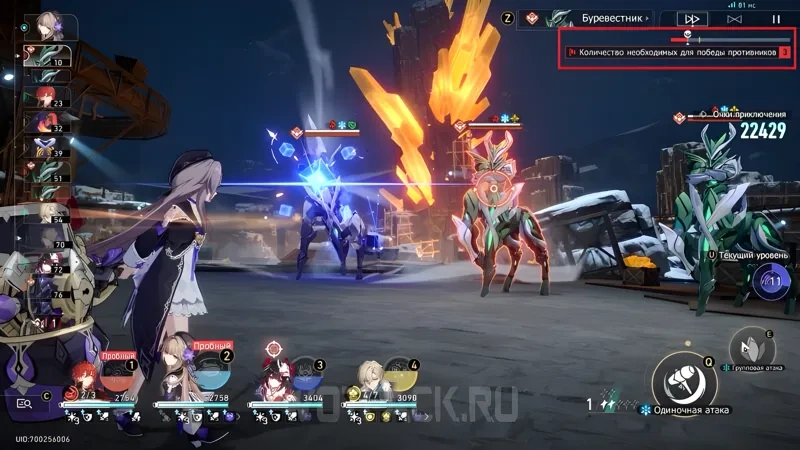Open Буревестник enemy details
This screenshot has height=450, width=800.
(590, 18)
